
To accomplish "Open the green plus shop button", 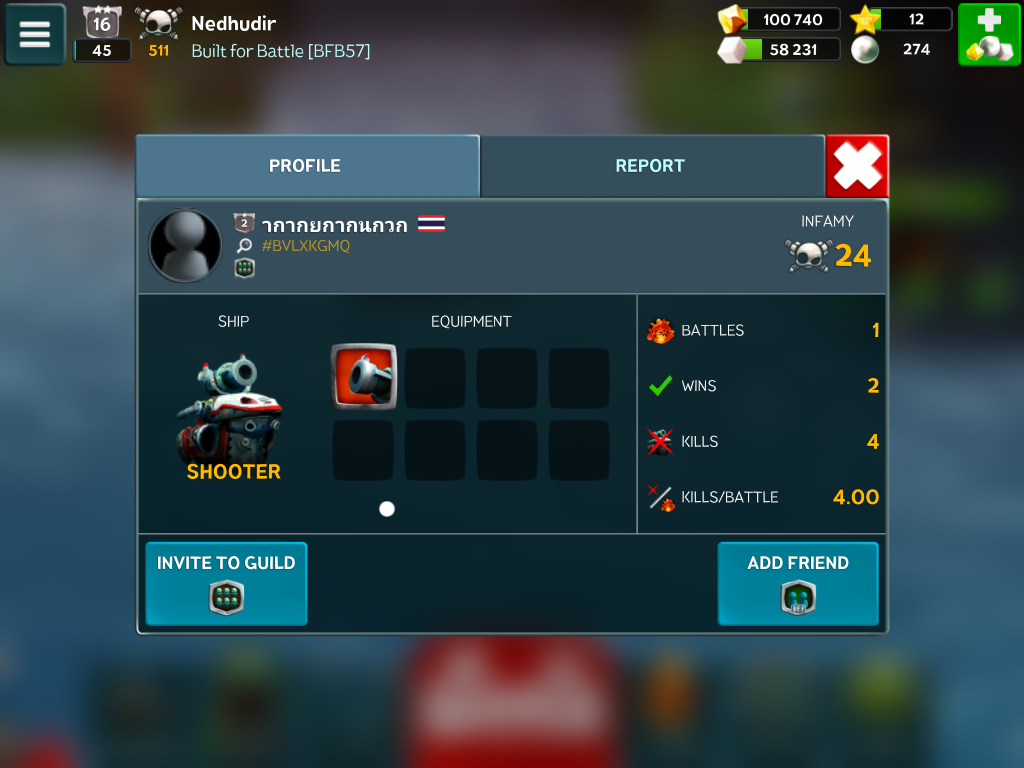I will [989, 35].
